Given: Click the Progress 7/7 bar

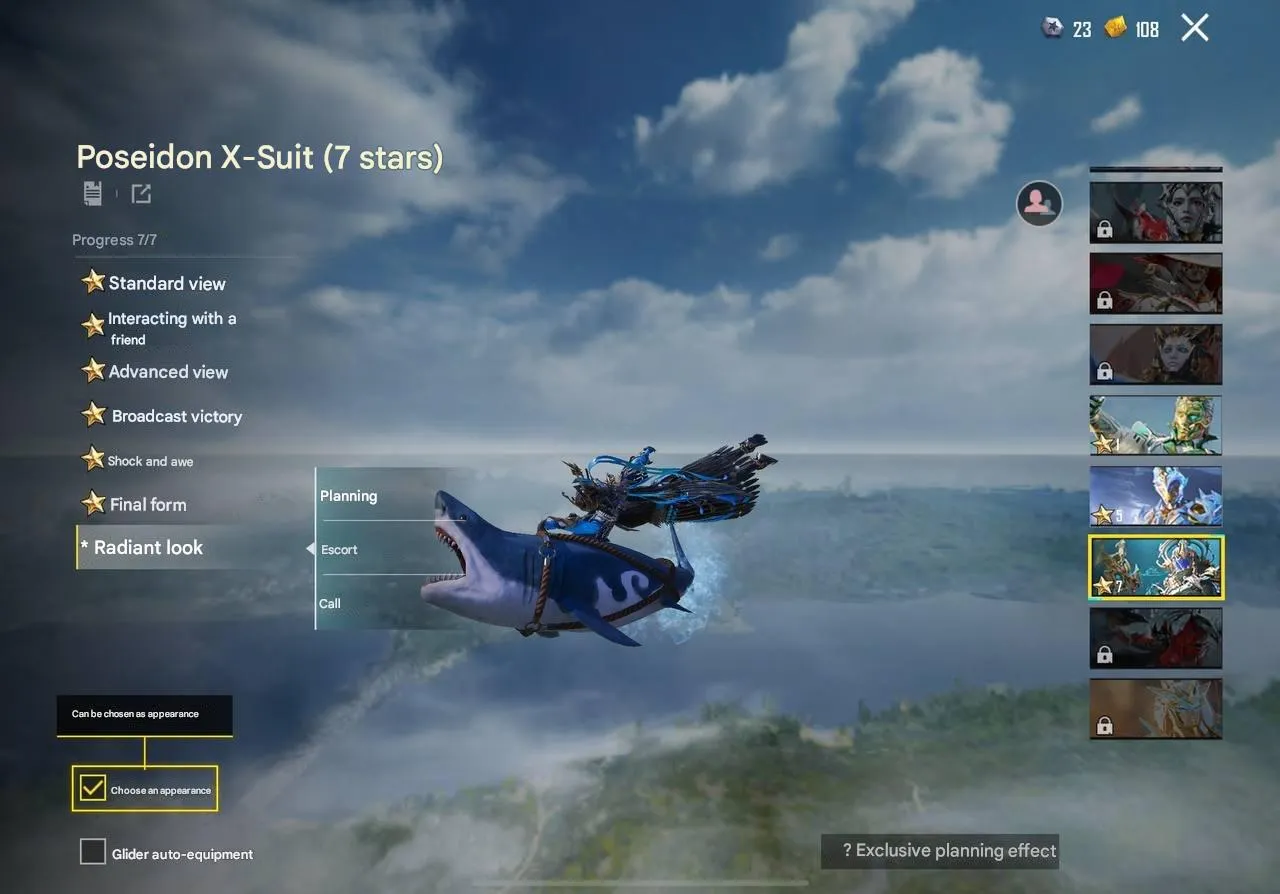Looking at the screenshot, I should pyautogui.click(x=114, y=240).
